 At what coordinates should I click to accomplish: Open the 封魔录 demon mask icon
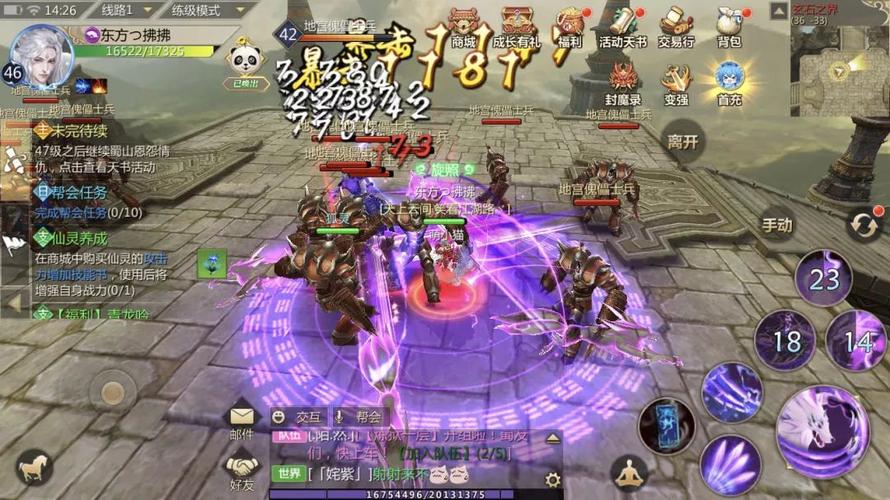pyautogui.click(x=624, y=82)
